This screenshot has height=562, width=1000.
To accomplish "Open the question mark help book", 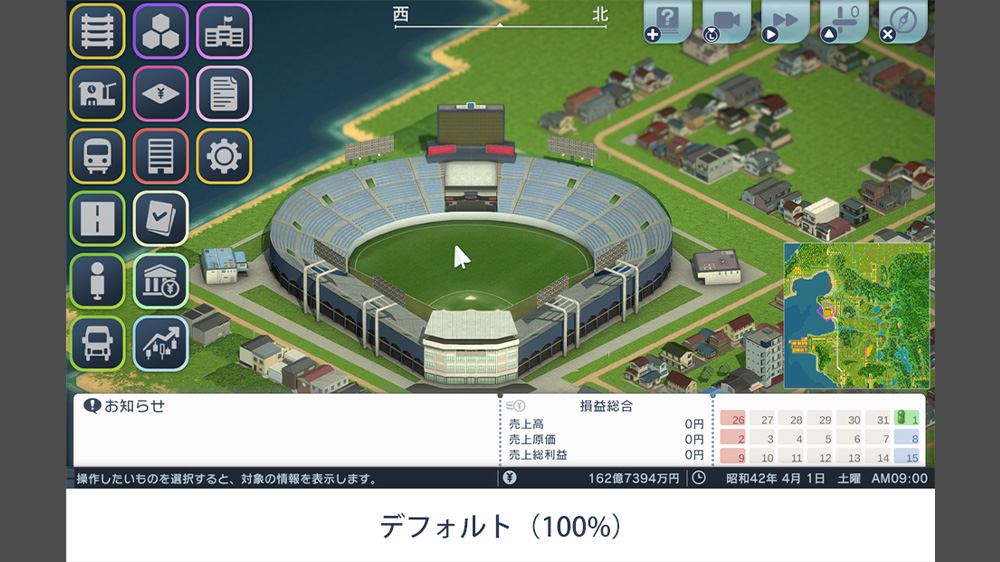I will tap(668, 20).
